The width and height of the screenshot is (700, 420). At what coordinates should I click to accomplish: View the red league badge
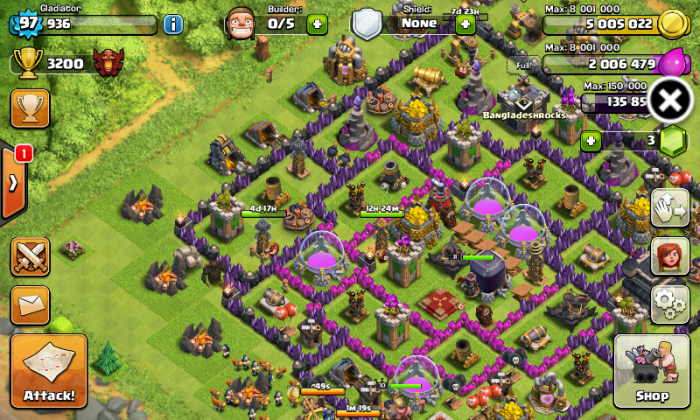[x=108, y=62]
